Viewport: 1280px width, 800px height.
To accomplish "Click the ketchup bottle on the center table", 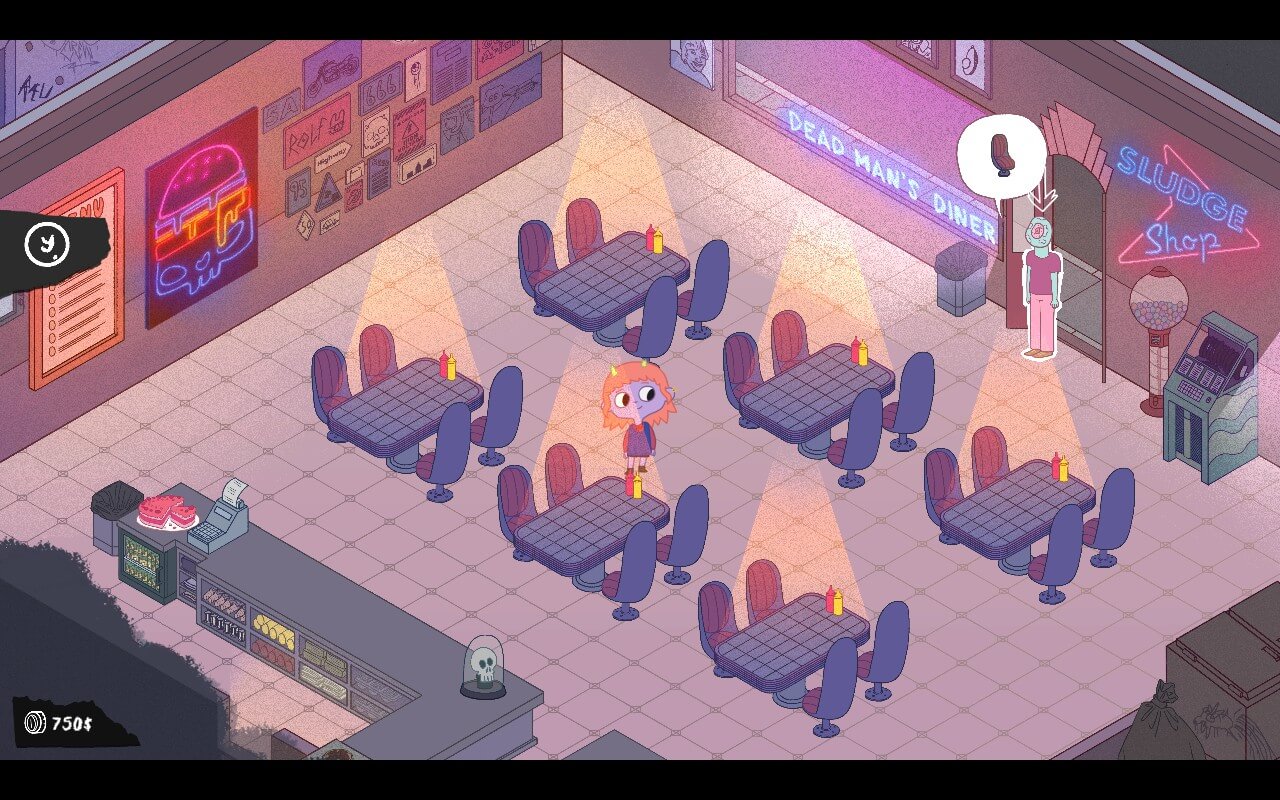I will [632, 483].
